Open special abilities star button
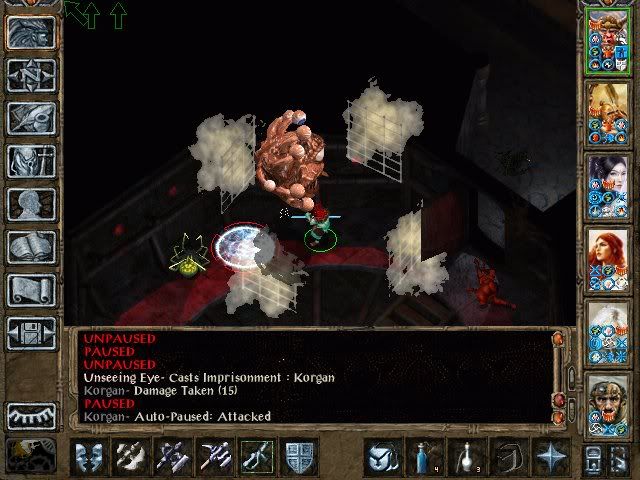 click(x=550, y=456)
